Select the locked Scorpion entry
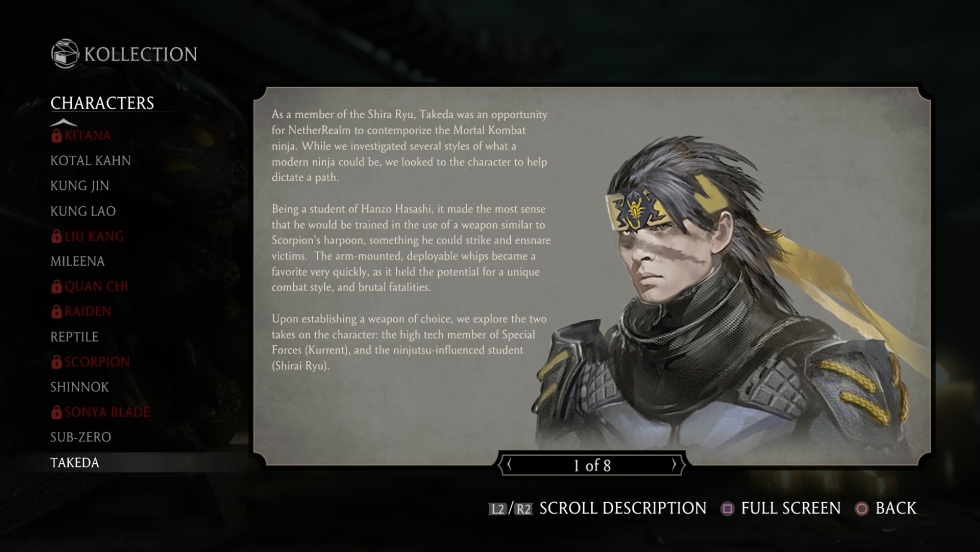Viewport: 980px width, 552px height. (90, 362)
